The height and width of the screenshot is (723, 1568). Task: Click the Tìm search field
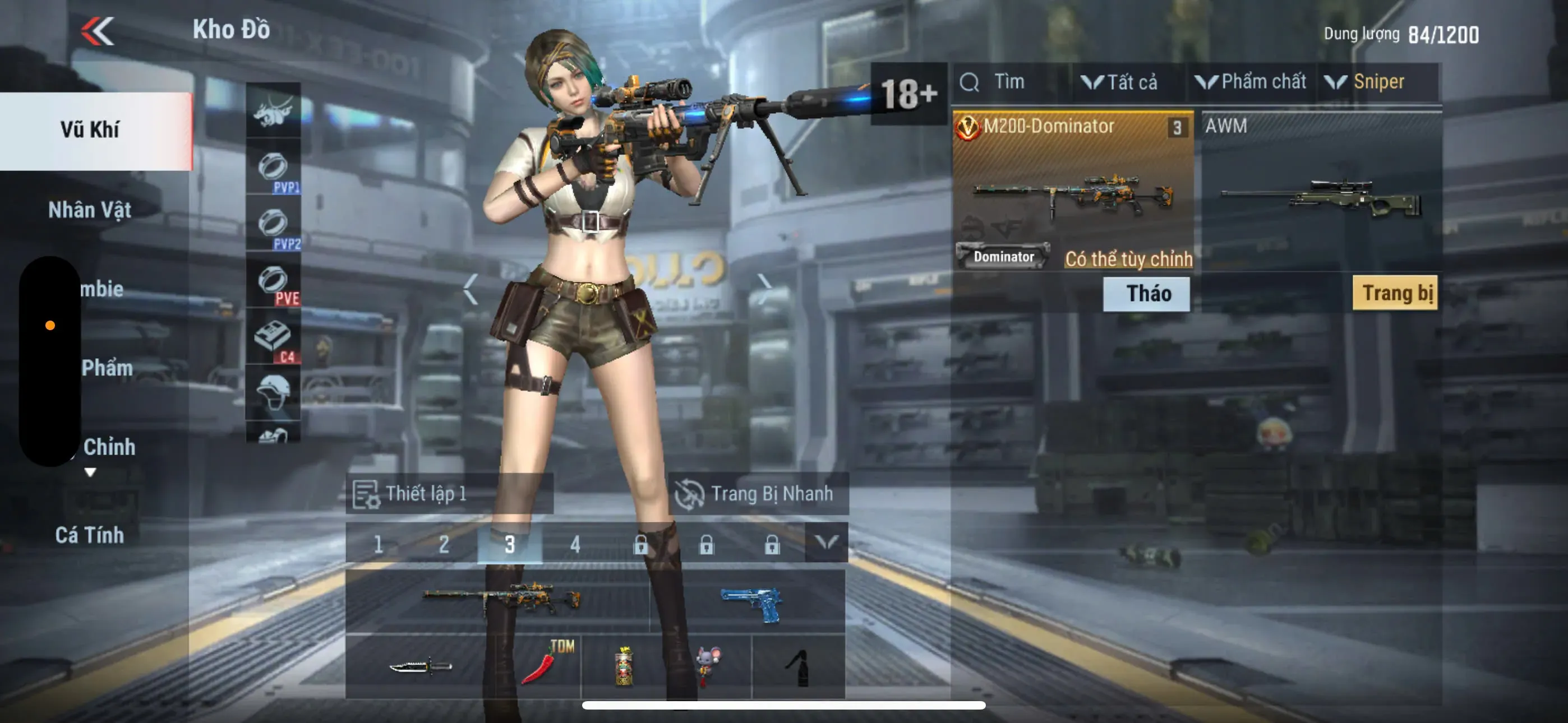[x=1011, y=82]
